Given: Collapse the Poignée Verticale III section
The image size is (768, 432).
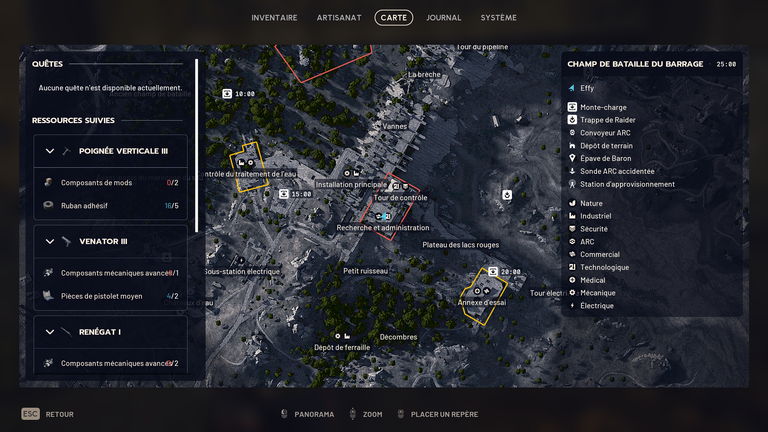Looking at the screenshot, I should click(50, 151).
